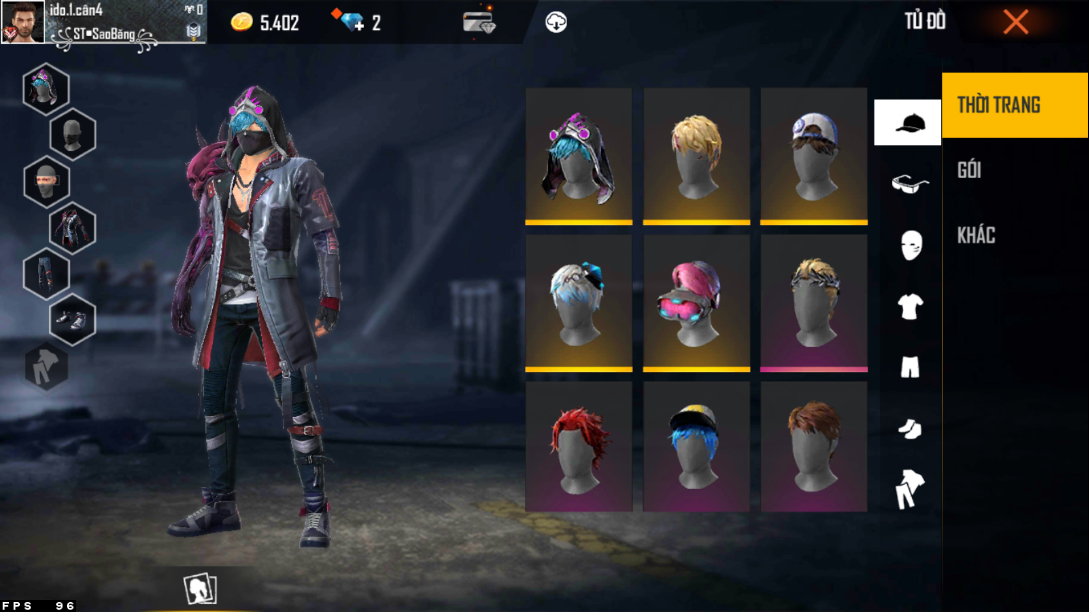This screenshot has width=1089, height=612.
Task: Add diamonds via the diamond plus icon
Action: [353, 22]
